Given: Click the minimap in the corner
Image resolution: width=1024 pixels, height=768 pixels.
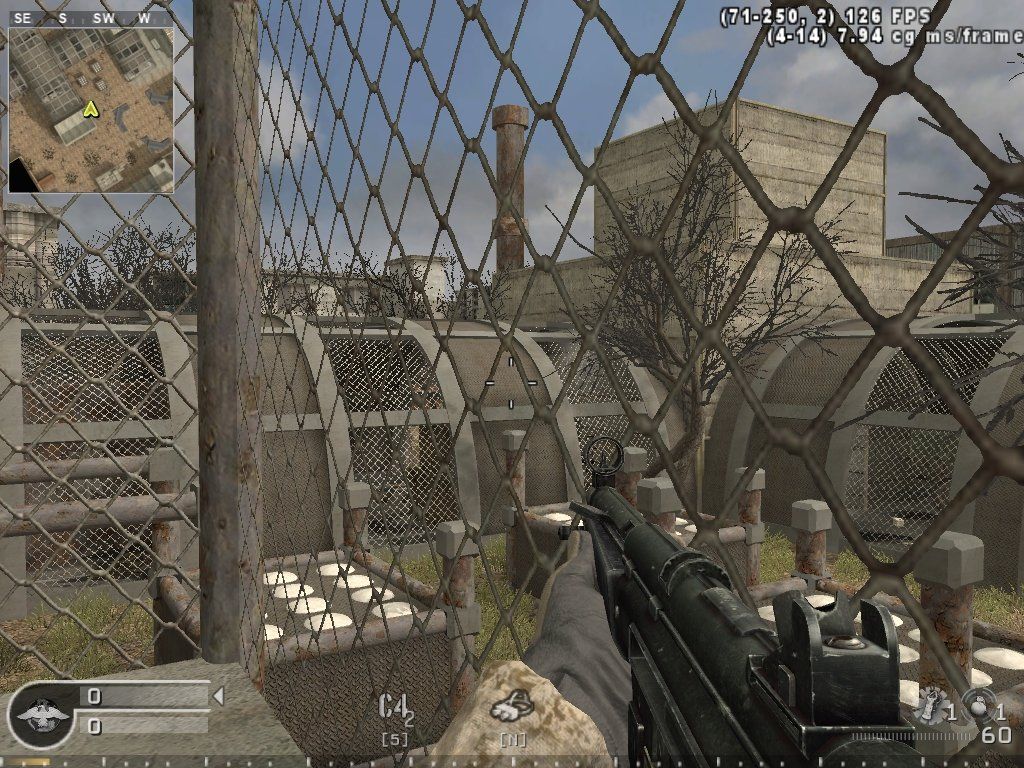Looking at the screenshot, I should point(91,110).
